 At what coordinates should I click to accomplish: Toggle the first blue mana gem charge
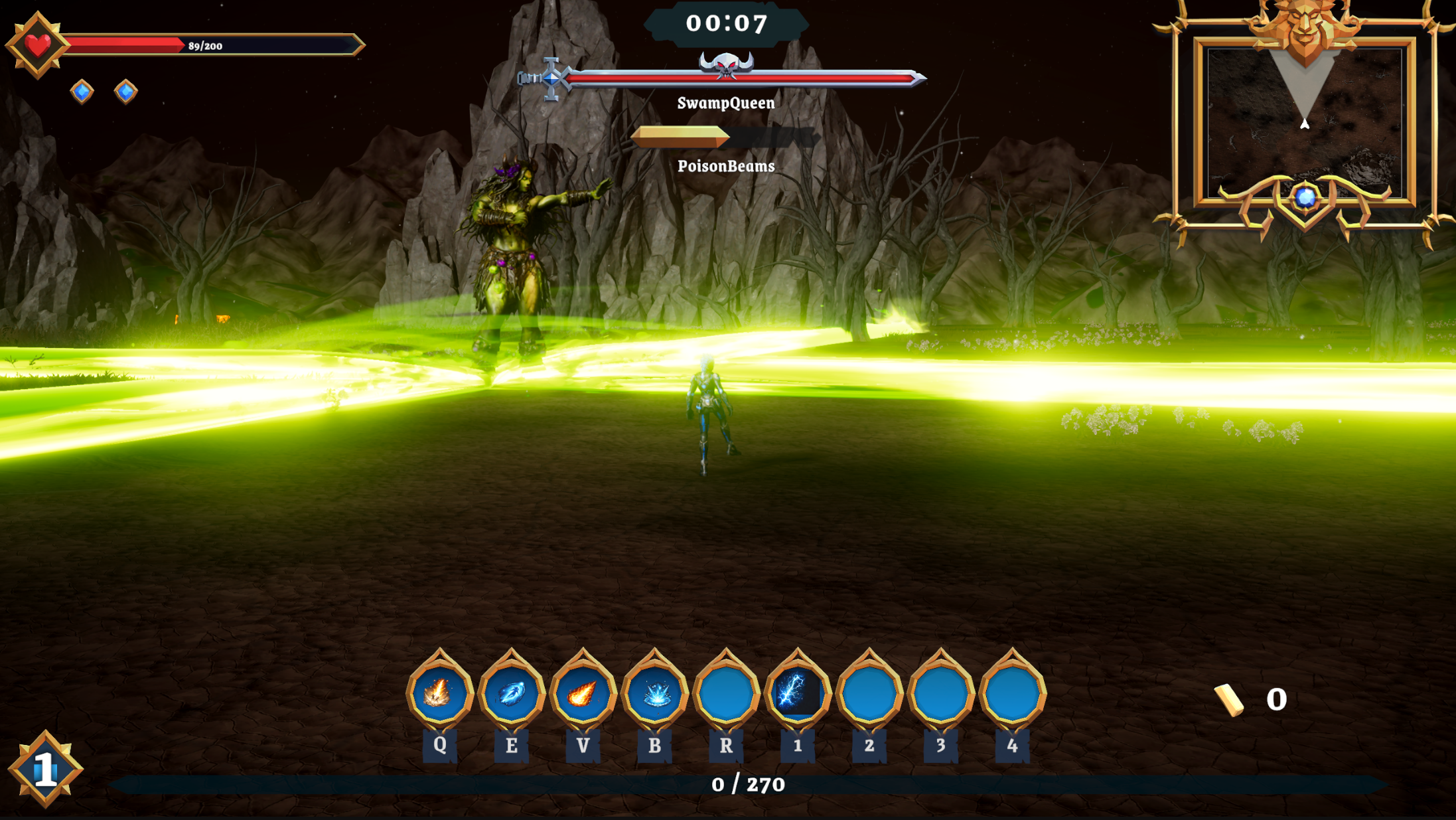[82, 92]
